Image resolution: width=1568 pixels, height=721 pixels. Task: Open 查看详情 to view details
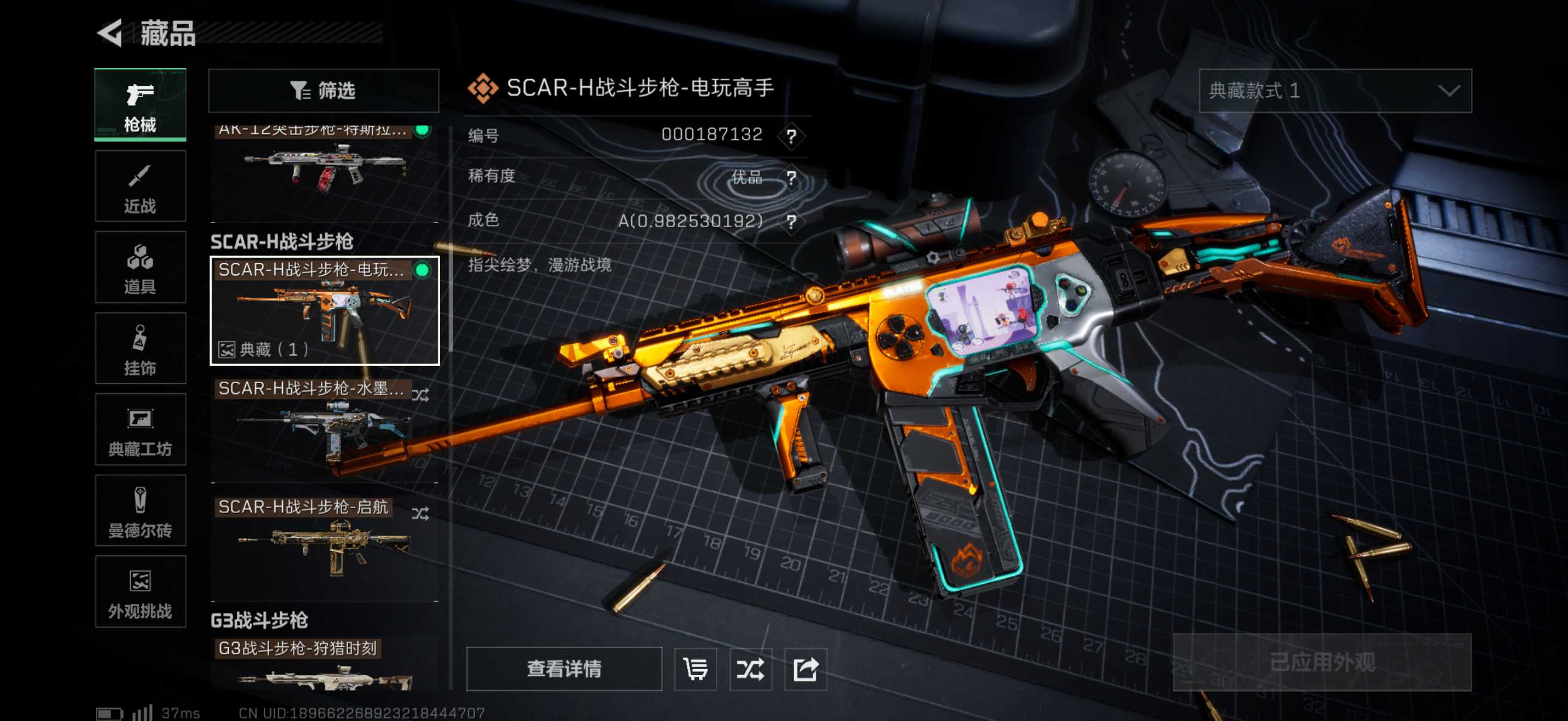[564, 668]
